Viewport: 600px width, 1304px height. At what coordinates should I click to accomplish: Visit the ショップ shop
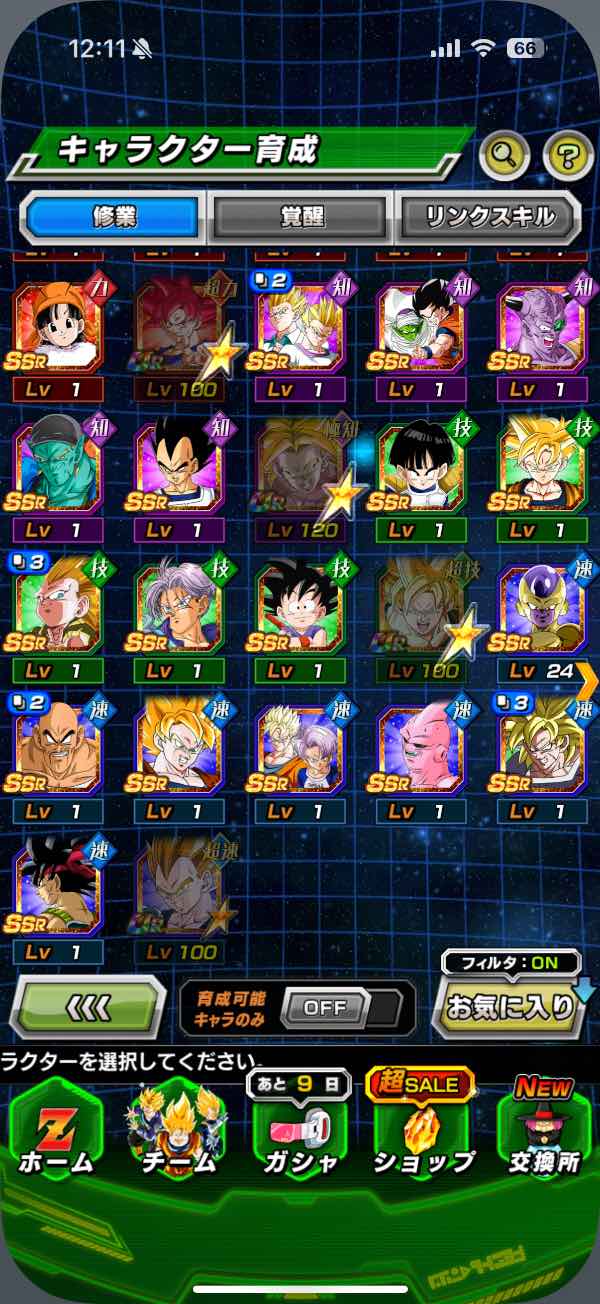point(422,1133)
